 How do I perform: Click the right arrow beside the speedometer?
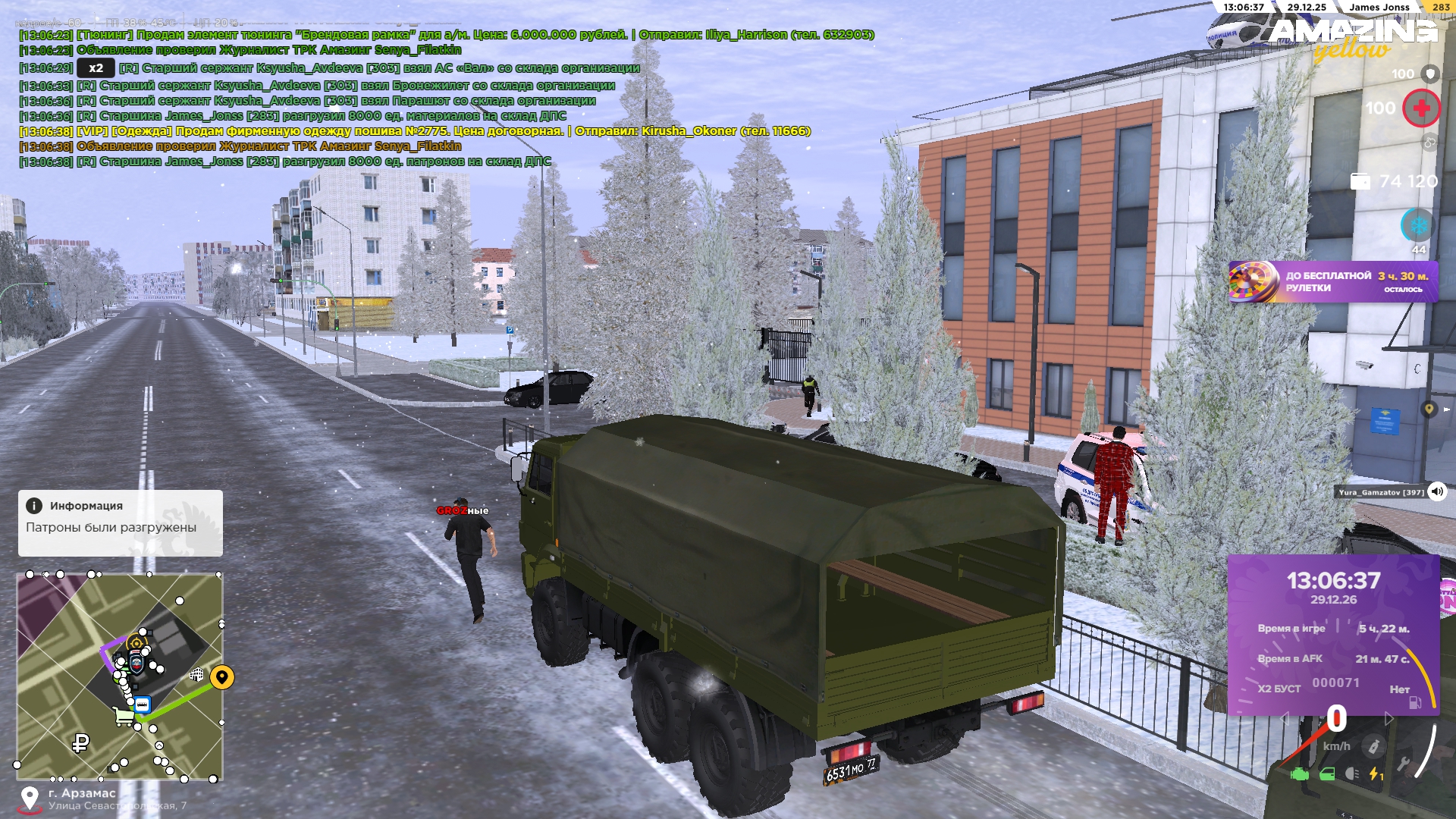point(1389,718)
